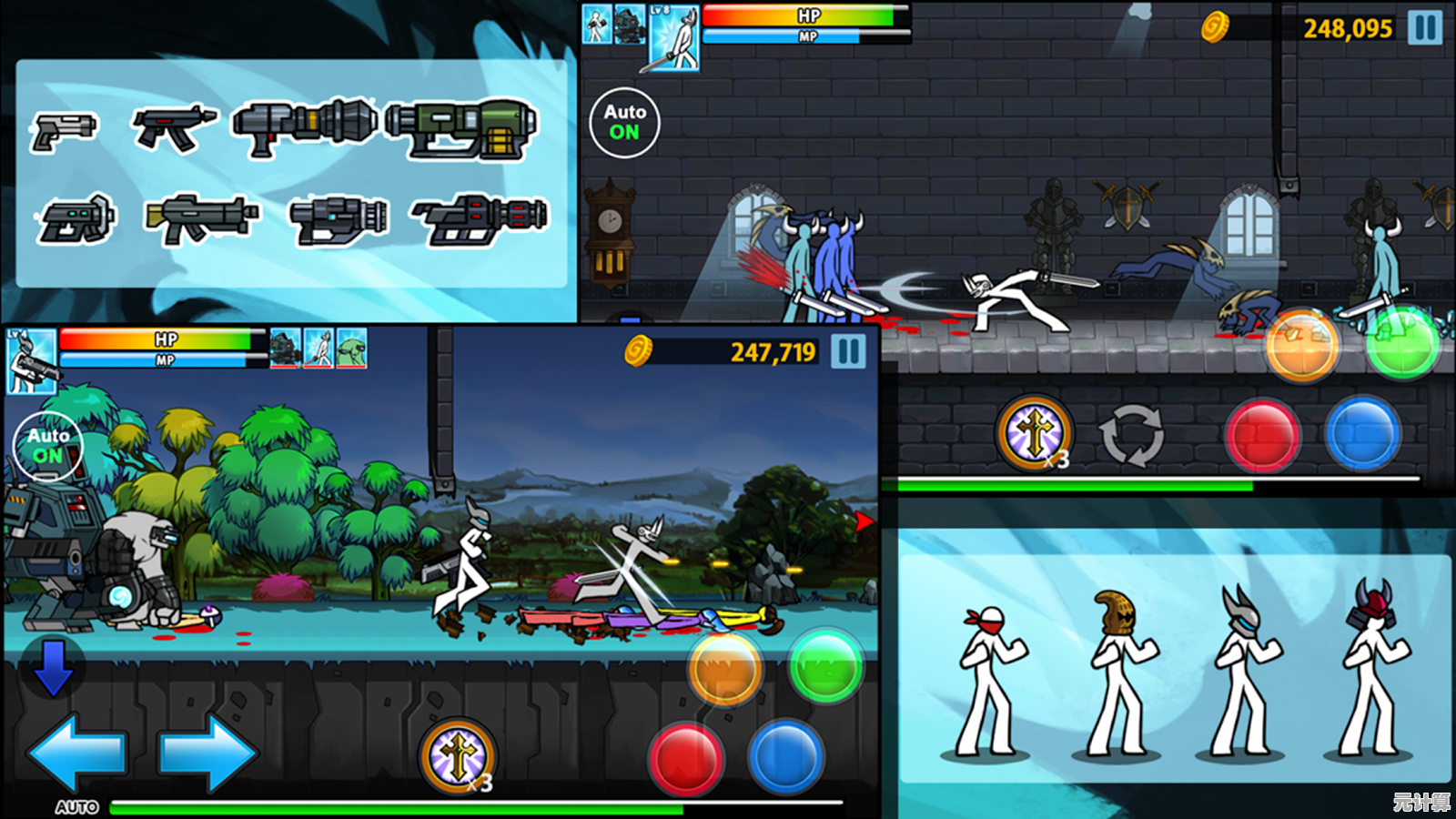Image resolution: width=1456 pixels, height=819 pixels.
Task: Click the grey circular swap arrows icon
Action: tap(1131, 435)
